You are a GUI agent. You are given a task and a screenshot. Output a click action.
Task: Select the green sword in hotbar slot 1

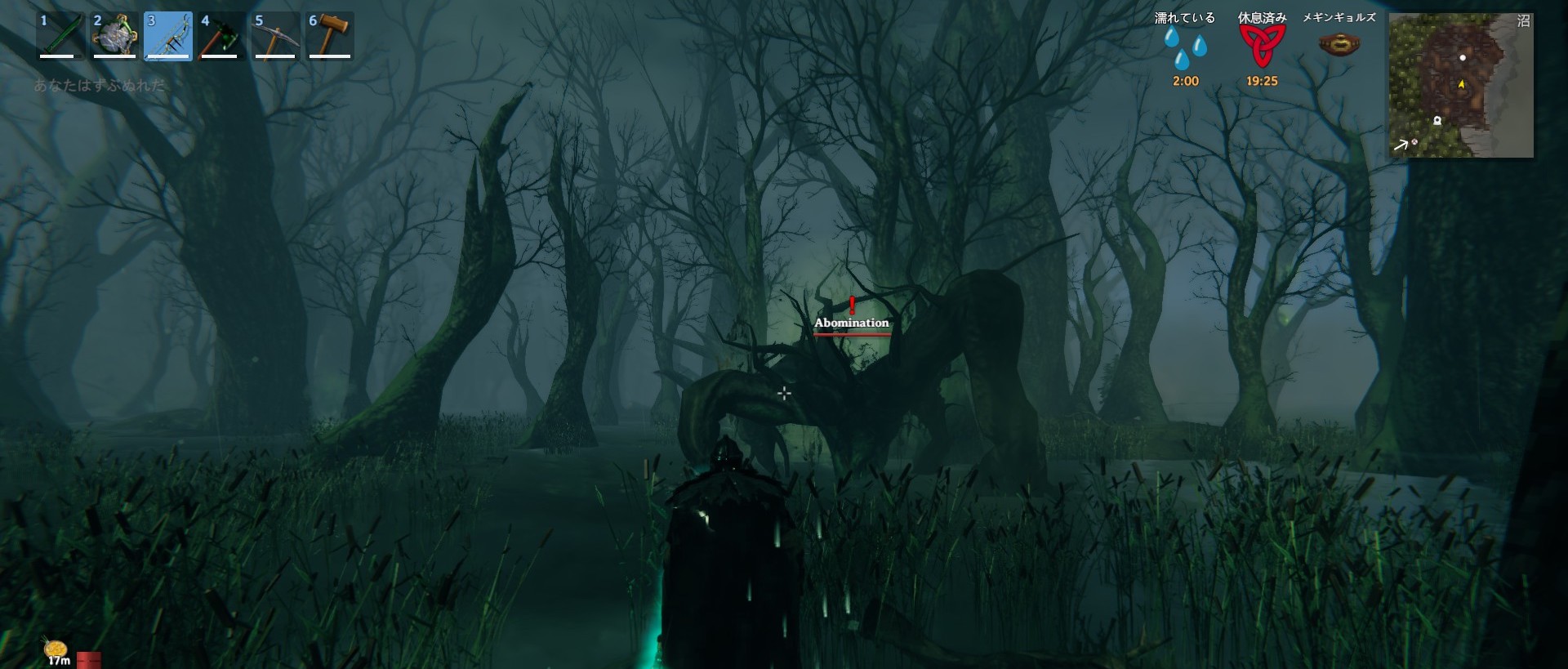coord(61,35)
